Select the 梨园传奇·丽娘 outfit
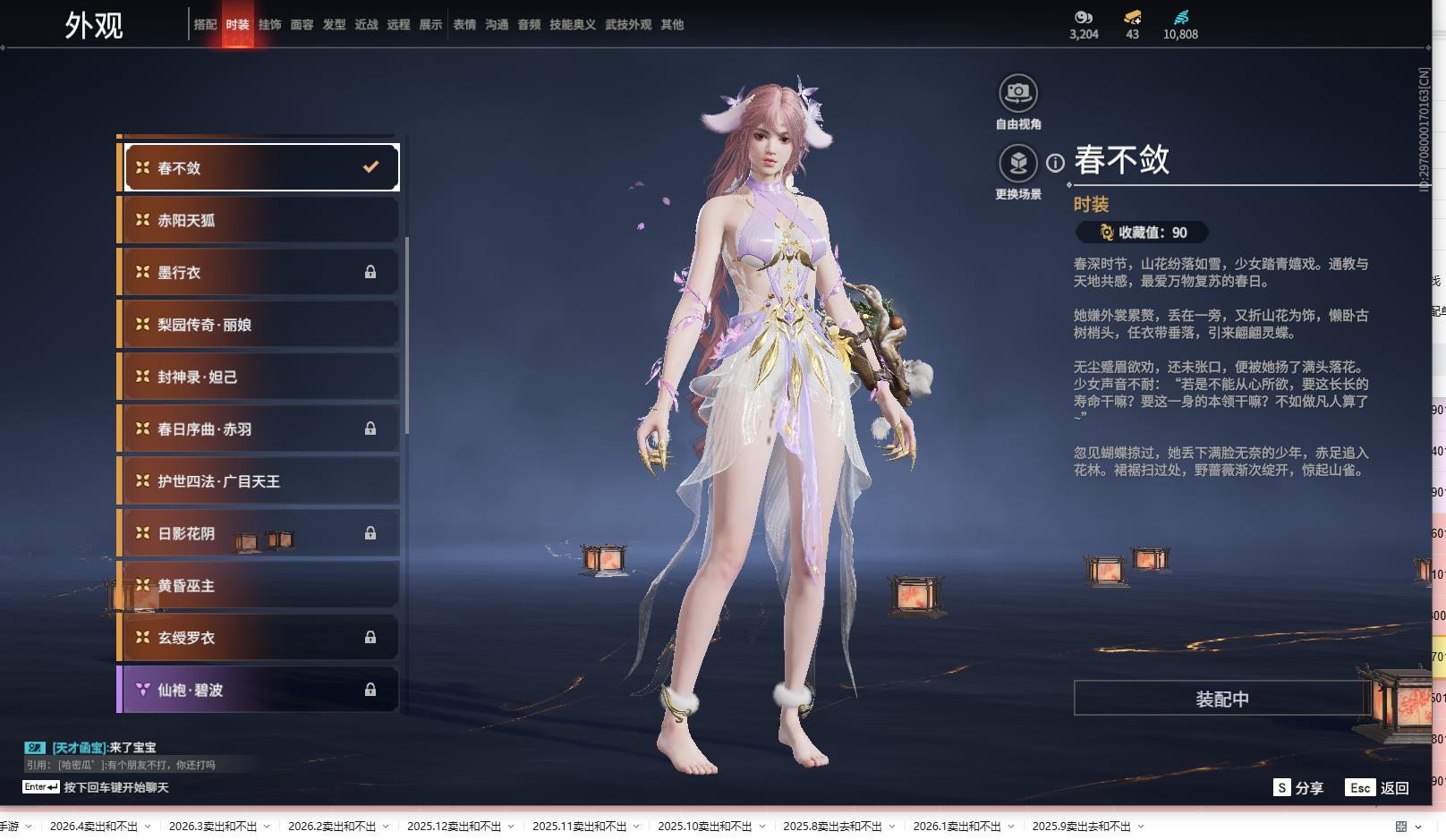The height and width of the screenshot is (840, 1446). [259, 325]
